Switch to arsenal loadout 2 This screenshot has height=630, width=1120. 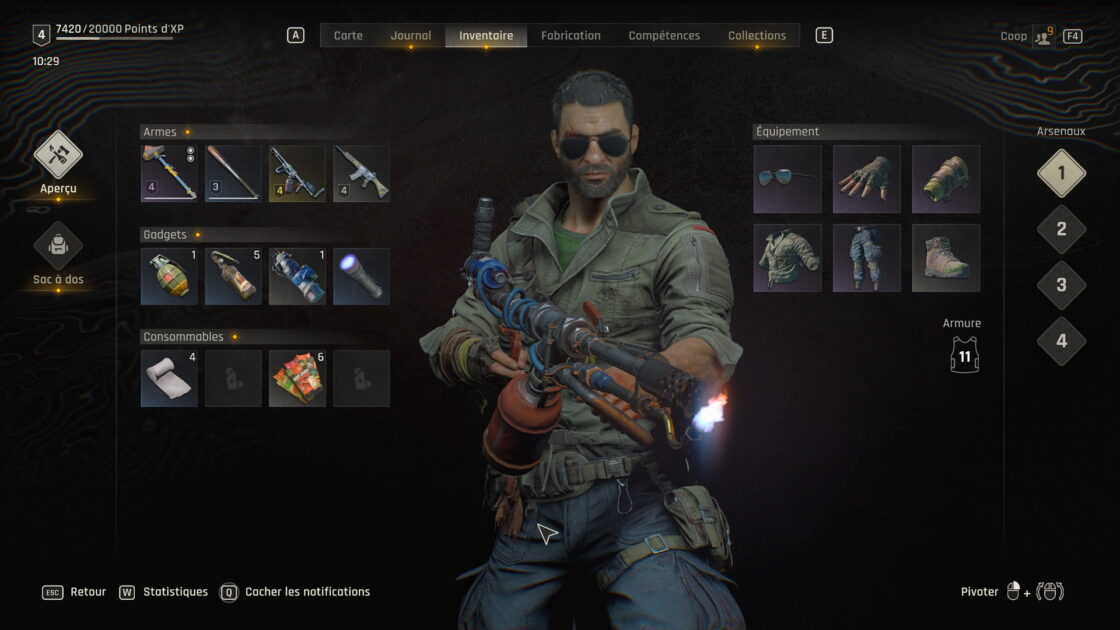(1061, 229)
